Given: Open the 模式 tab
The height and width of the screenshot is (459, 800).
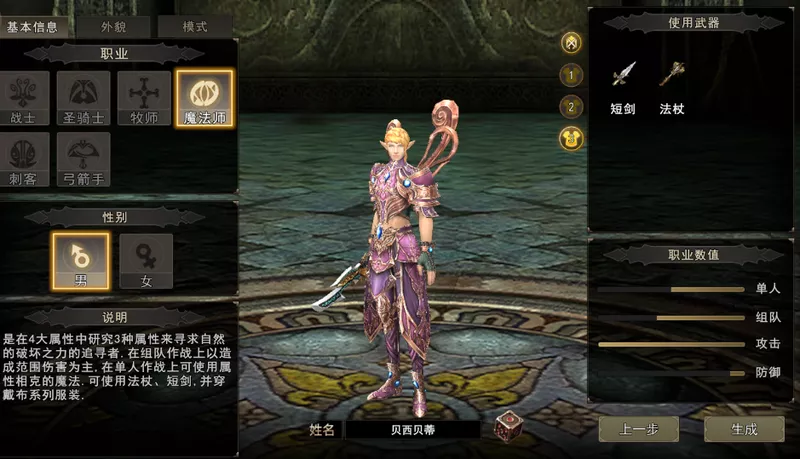Looking at the screenshot, I should click(x=194, y=27).
